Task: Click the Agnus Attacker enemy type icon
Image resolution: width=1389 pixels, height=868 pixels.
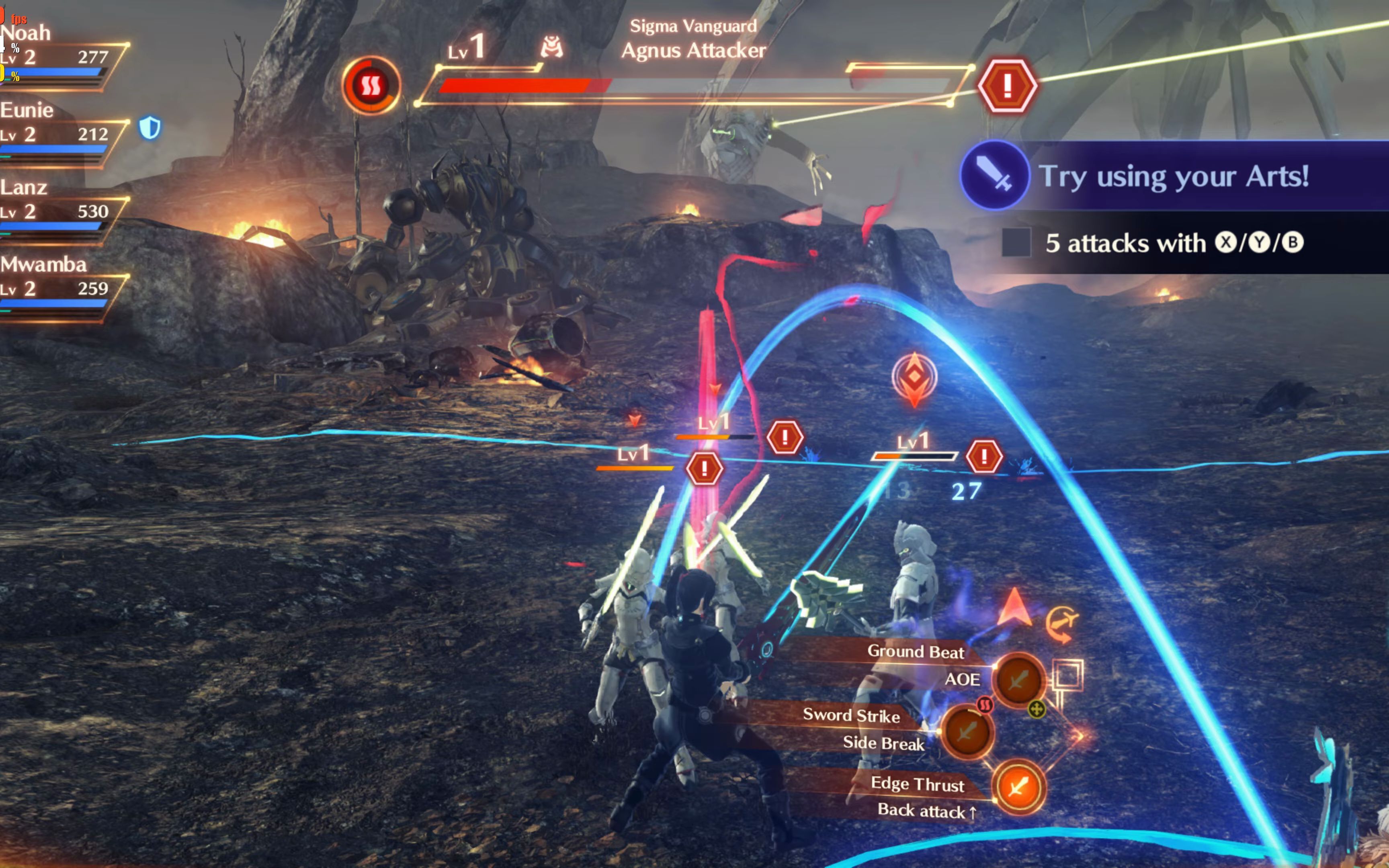Action: point(551,47)
